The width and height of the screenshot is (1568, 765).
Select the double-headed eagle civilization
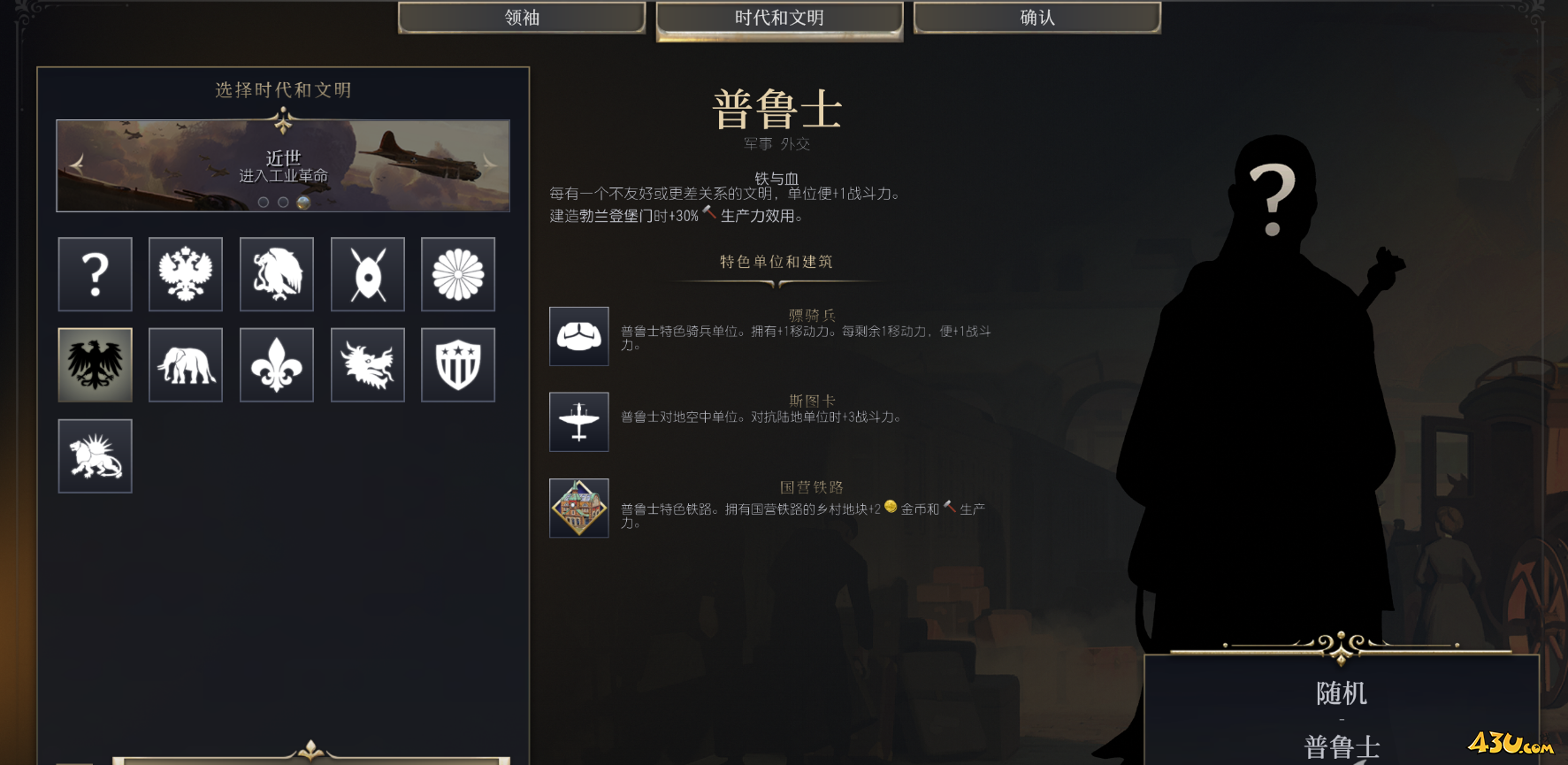186,274
